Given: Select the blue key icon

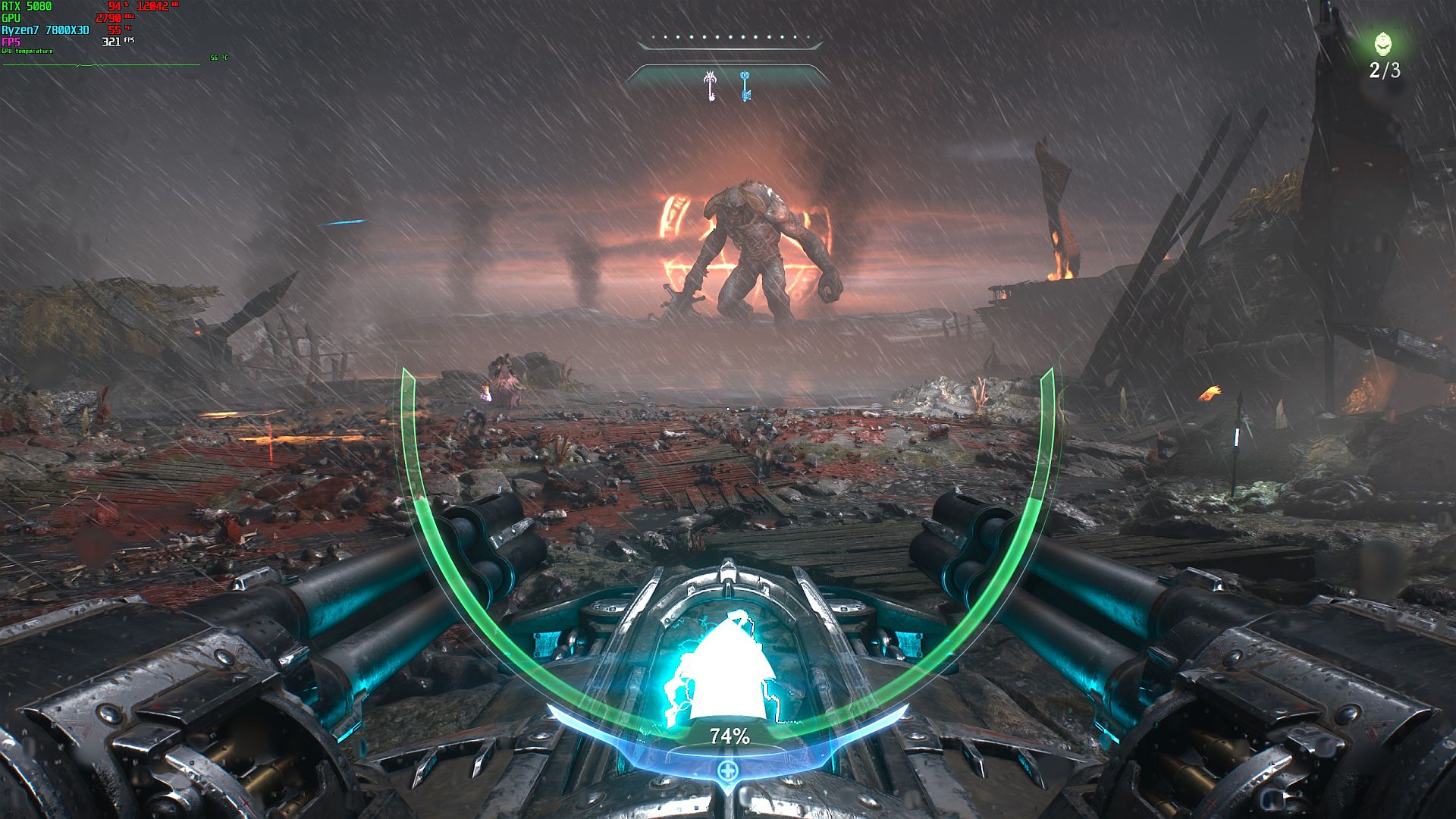Looking at the screenshot, I should pyautogui.click(x=745, y=86).
